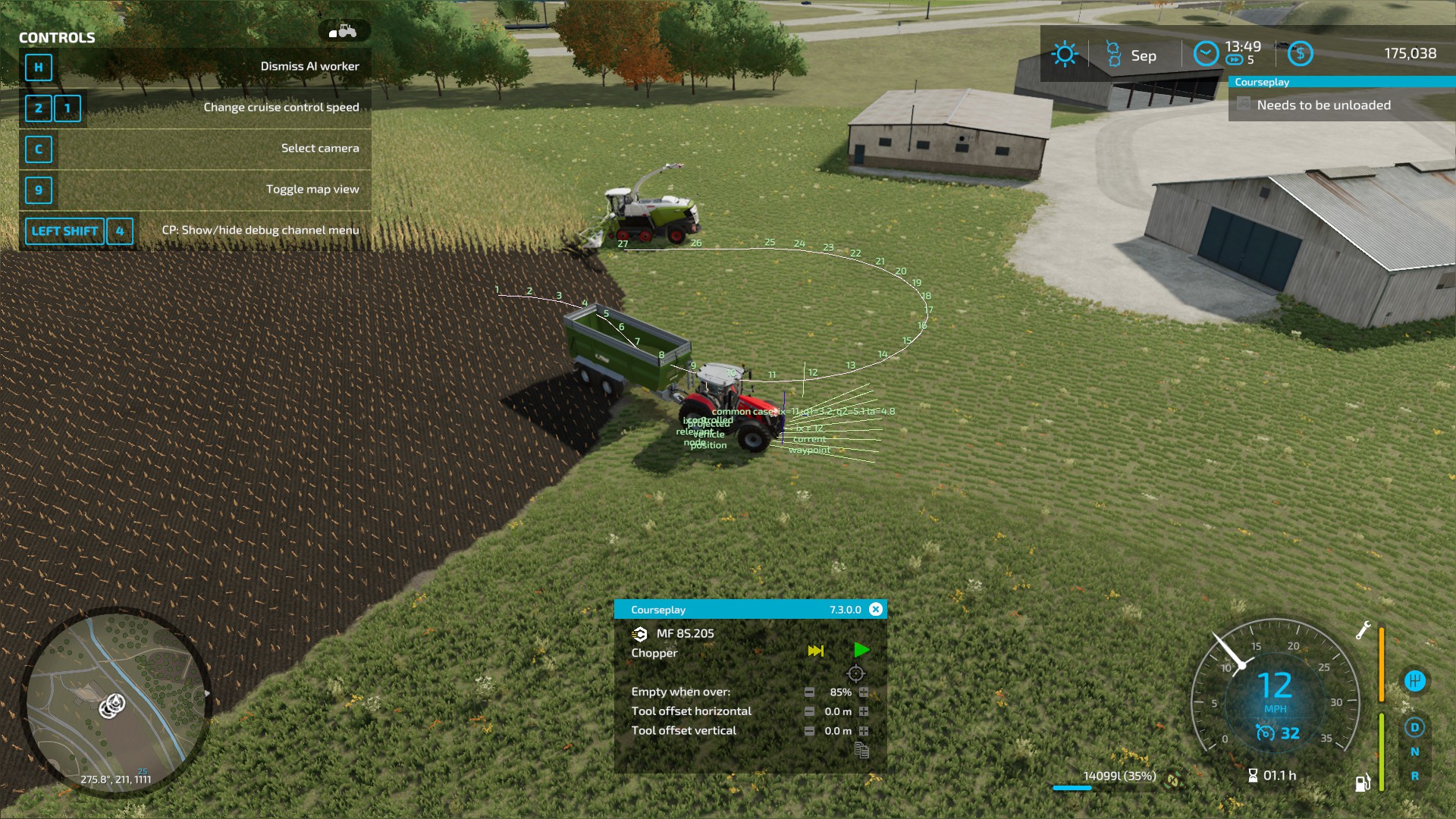Click the Courseplay header in the HUD notification

pyautogui.click(x=1262, y=82)
